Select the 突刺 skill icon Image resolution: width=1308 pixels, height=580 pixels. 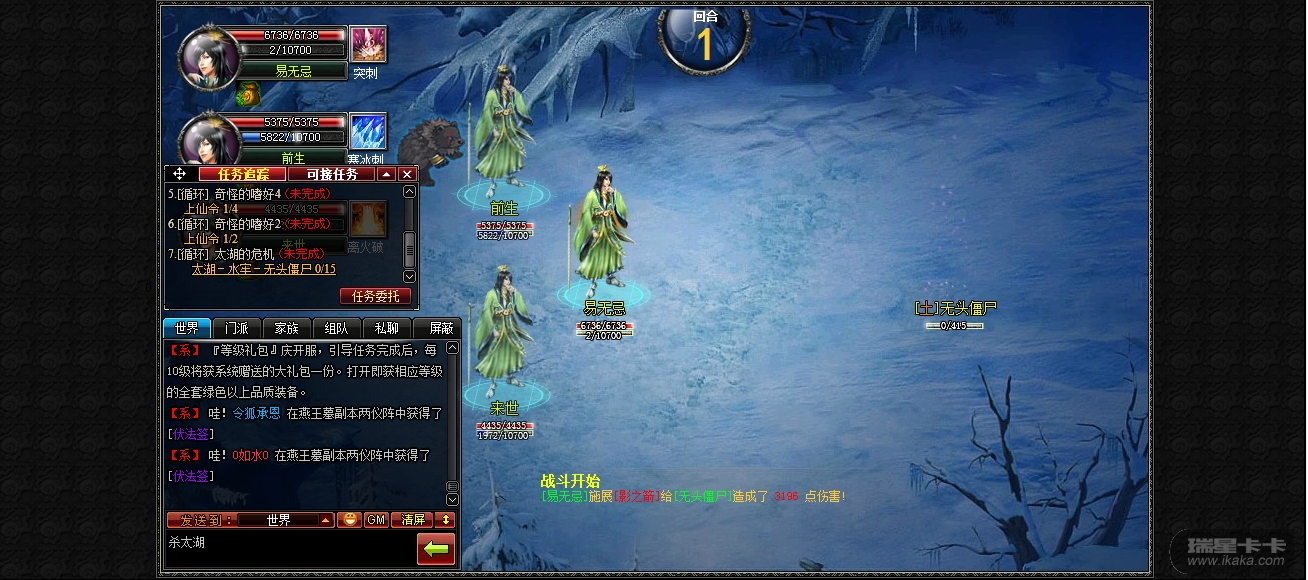click(x=368, y=44)
